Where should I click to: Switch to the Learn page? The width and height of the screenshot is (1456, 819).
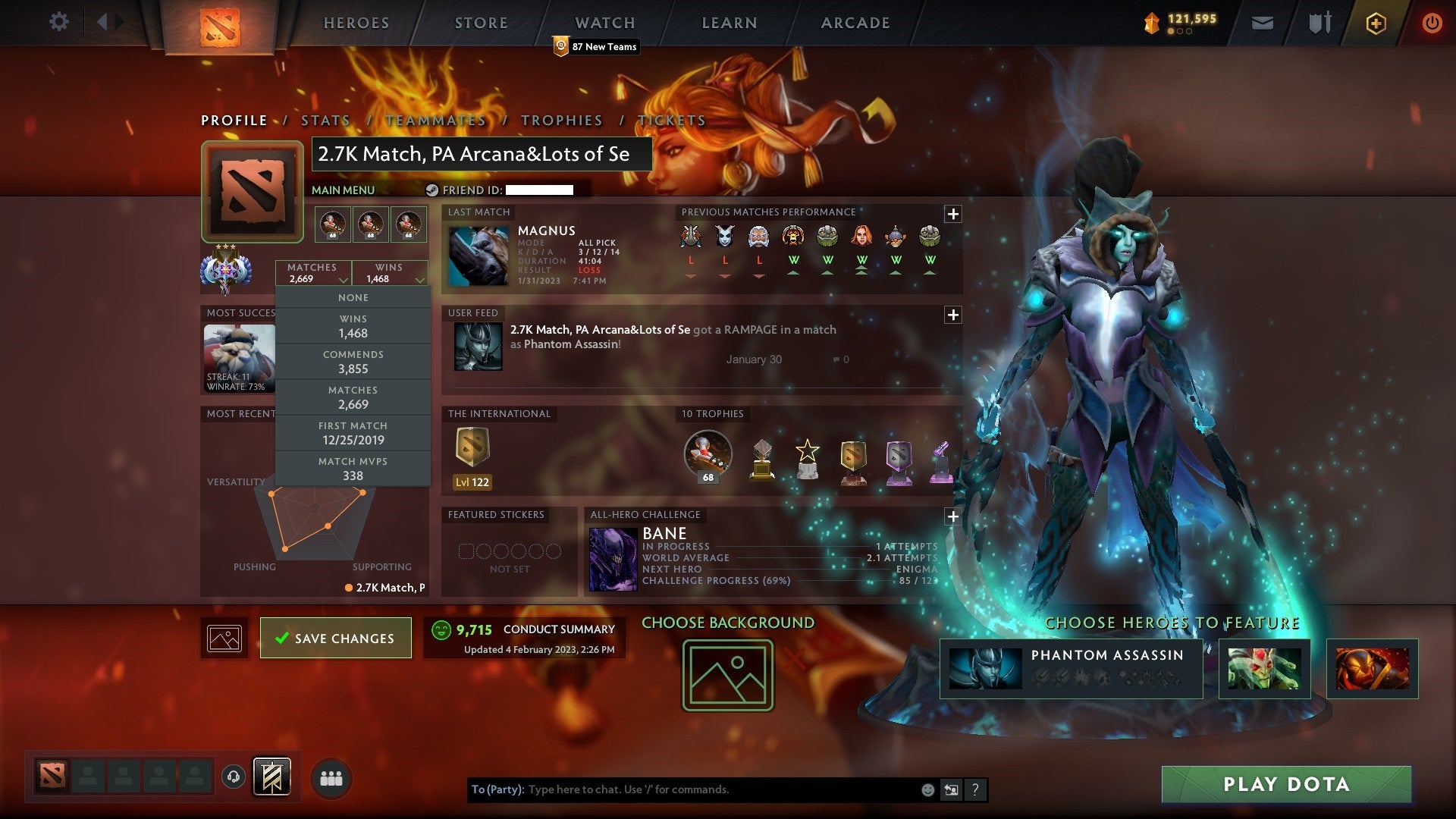point(729,23)
